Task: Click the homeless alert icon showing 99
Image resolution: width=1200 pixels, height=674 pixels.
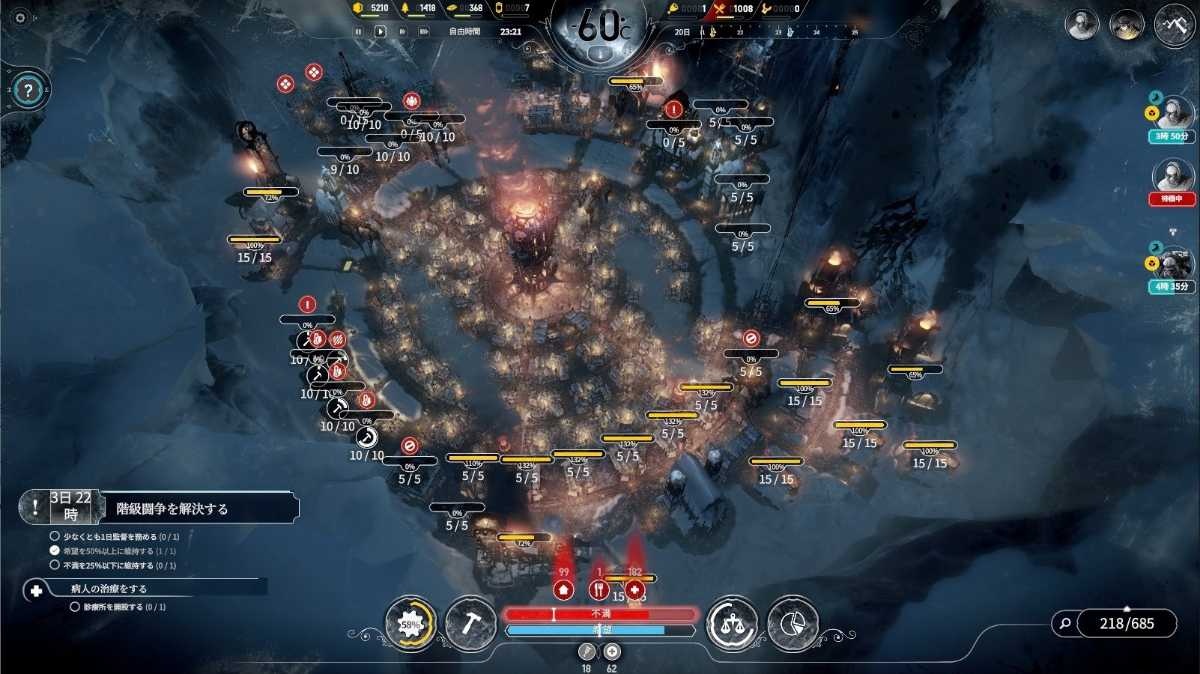Action: click(x=563, y=589)
